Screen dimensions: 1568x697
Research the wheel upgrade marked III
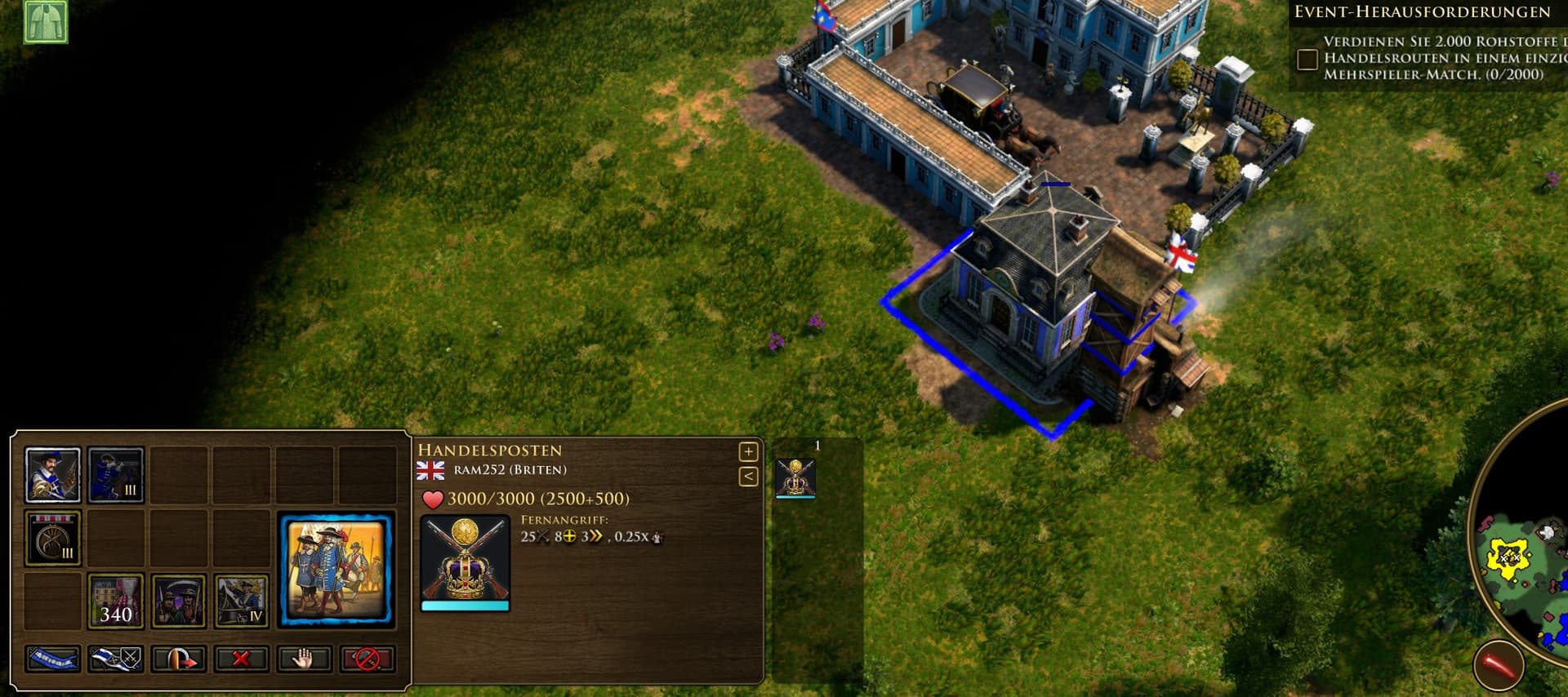click(53, 538)
